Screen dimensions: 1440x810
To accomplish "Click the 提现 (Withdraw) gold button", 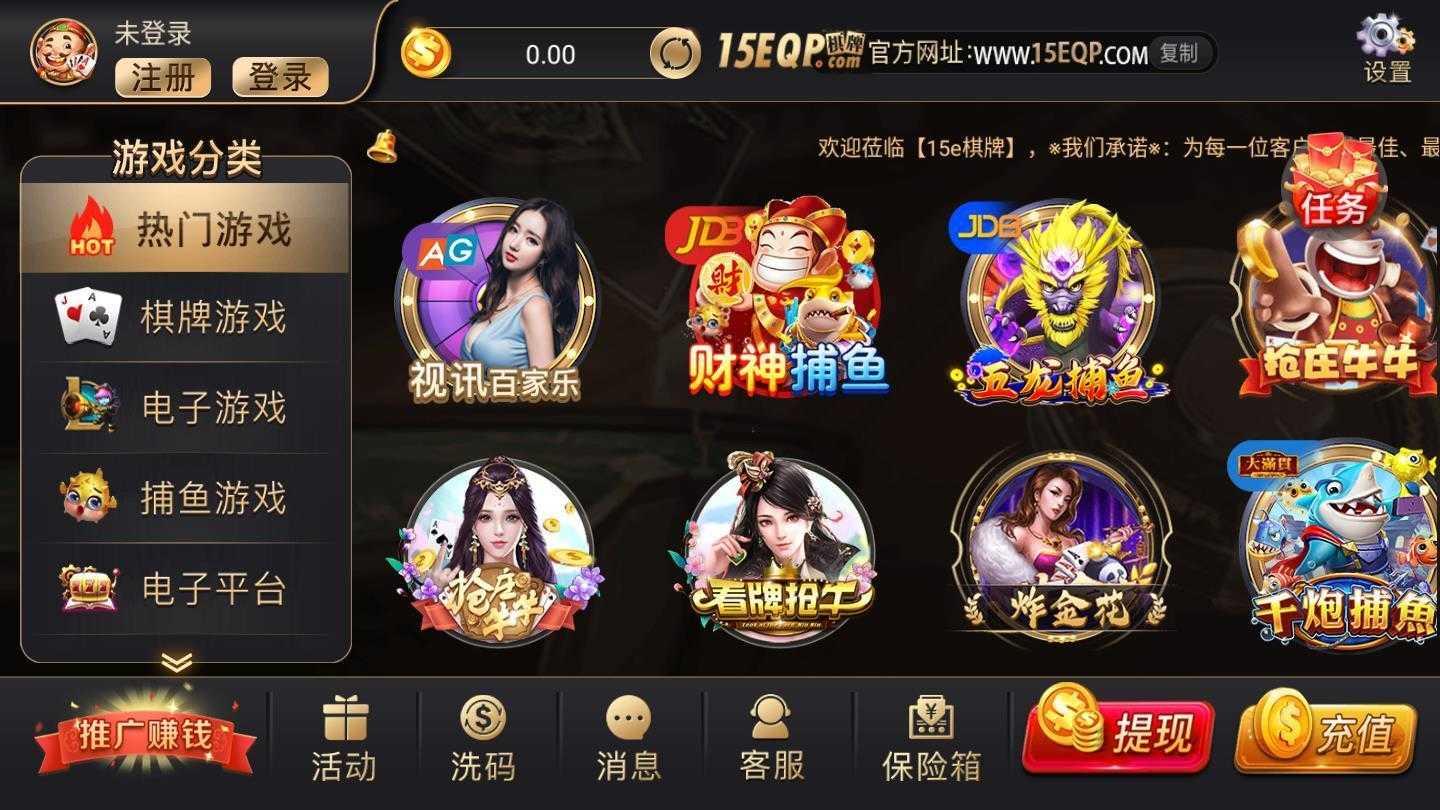I will pos(1118,734).
